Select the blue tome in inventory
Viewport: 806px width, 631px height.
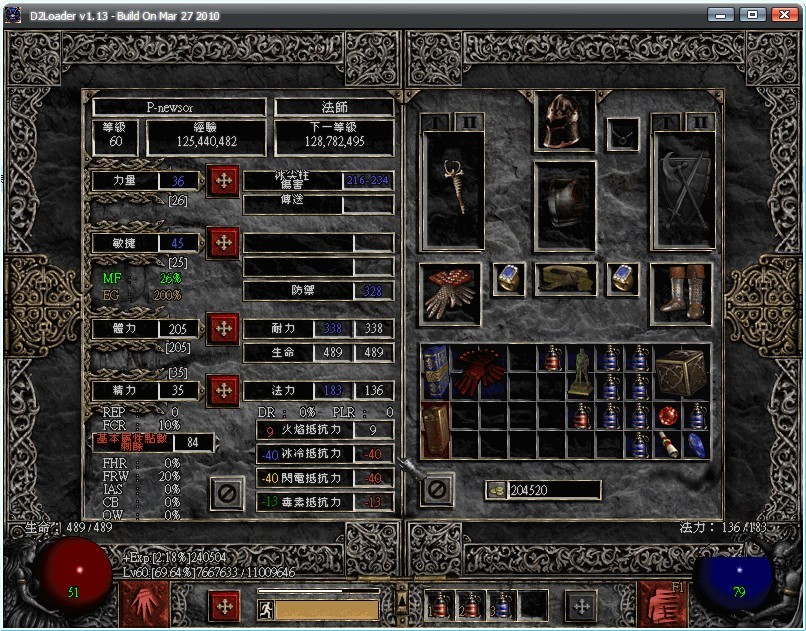click(x=435, y=371)
